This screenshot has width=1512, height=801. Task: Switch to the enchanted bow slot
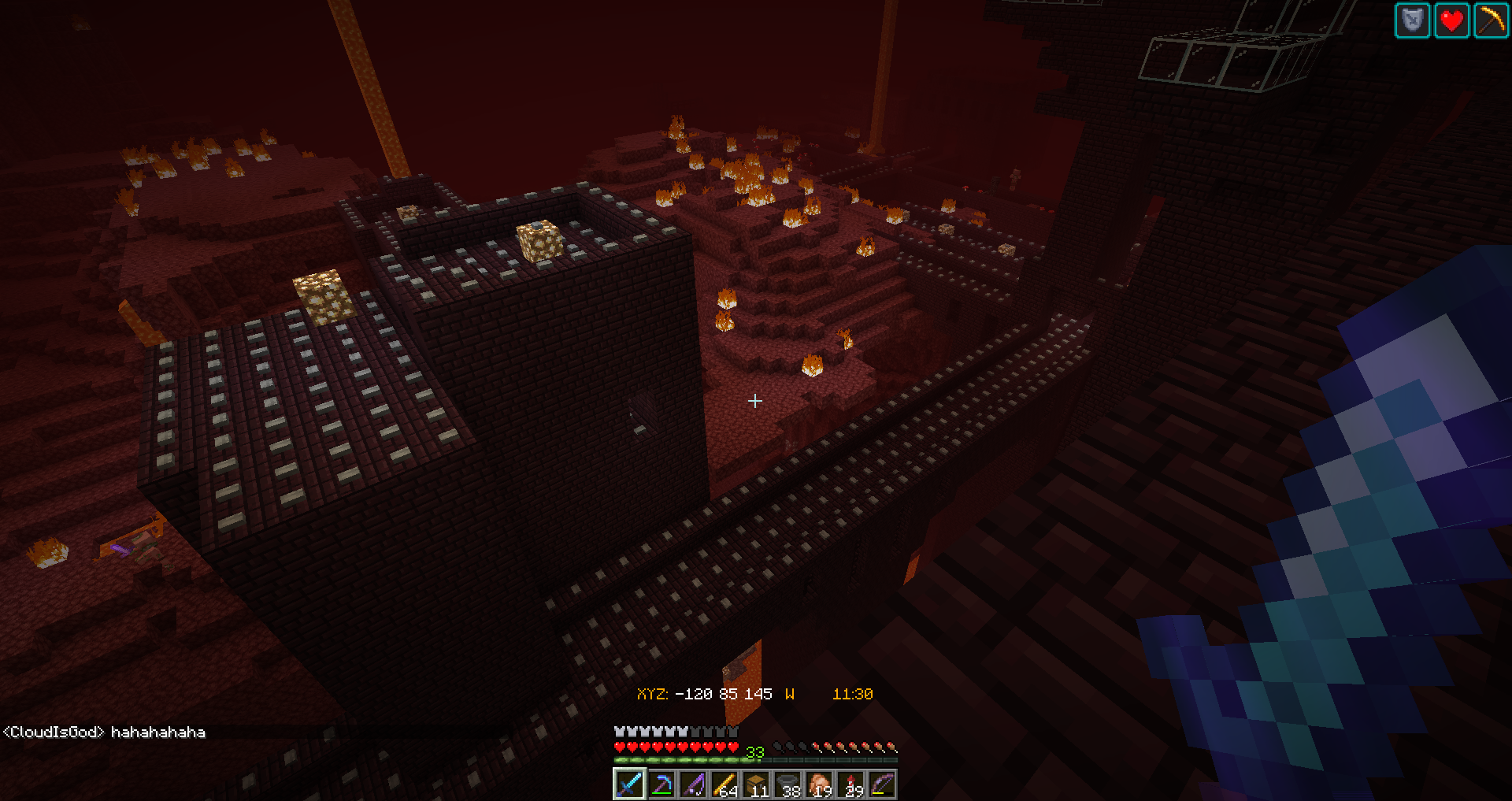[x=882, y=784]
